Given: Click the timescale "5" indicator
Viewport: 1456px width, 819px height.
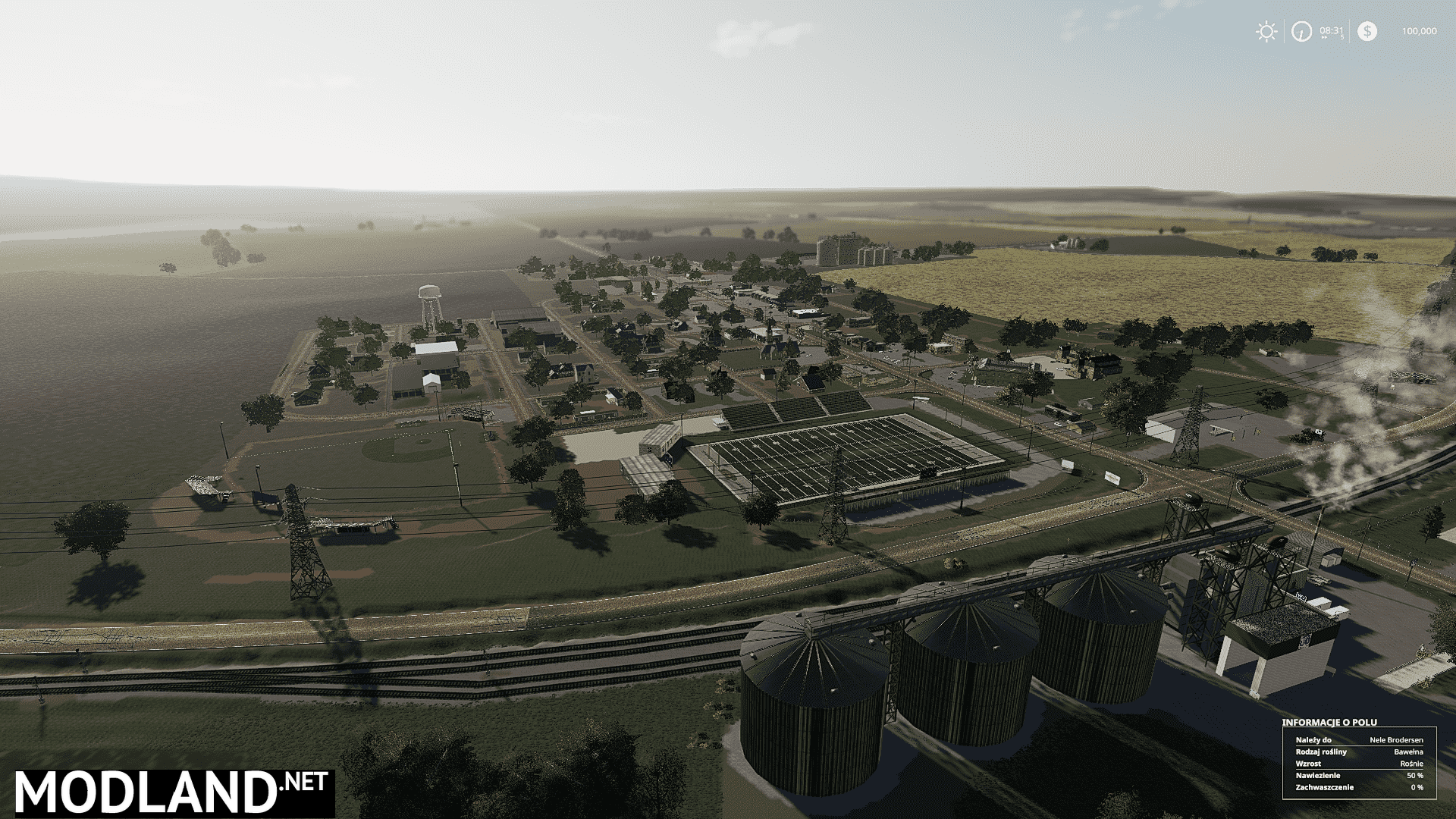Looking at the screenshot, I should (1342, 37).
